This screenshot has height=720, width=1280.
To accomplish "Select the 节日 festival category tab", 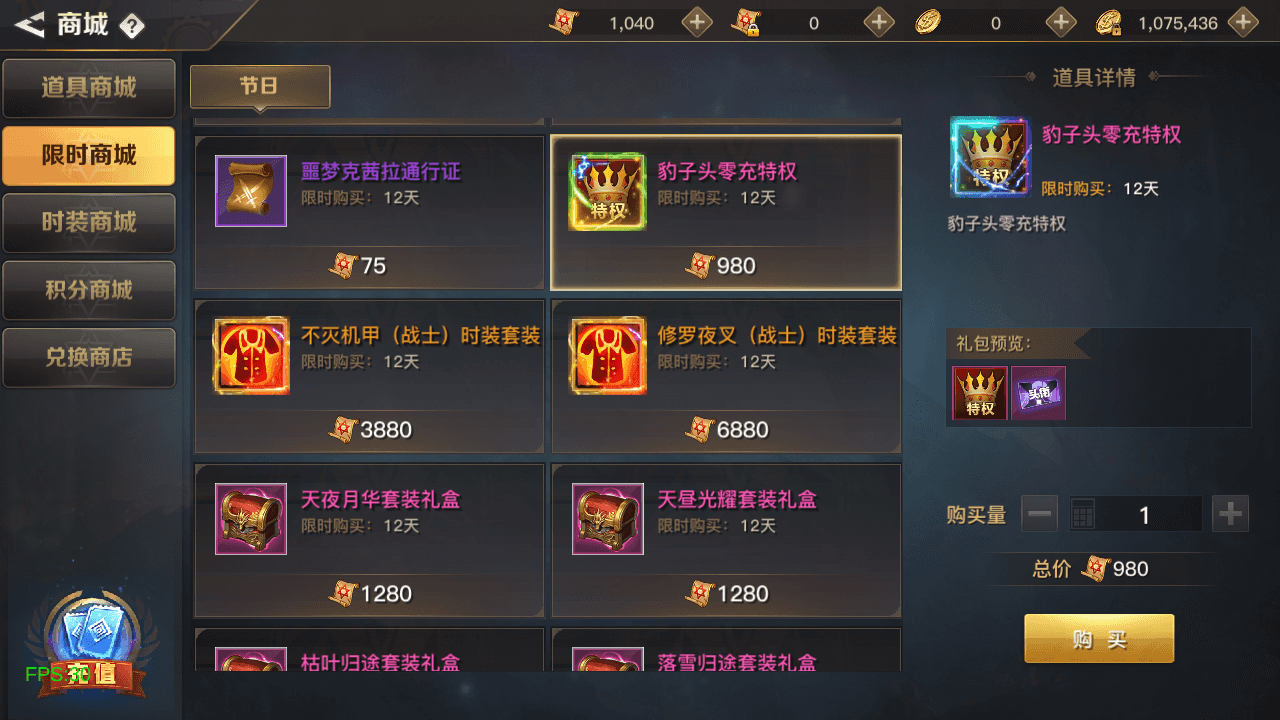I will [259, 87].
